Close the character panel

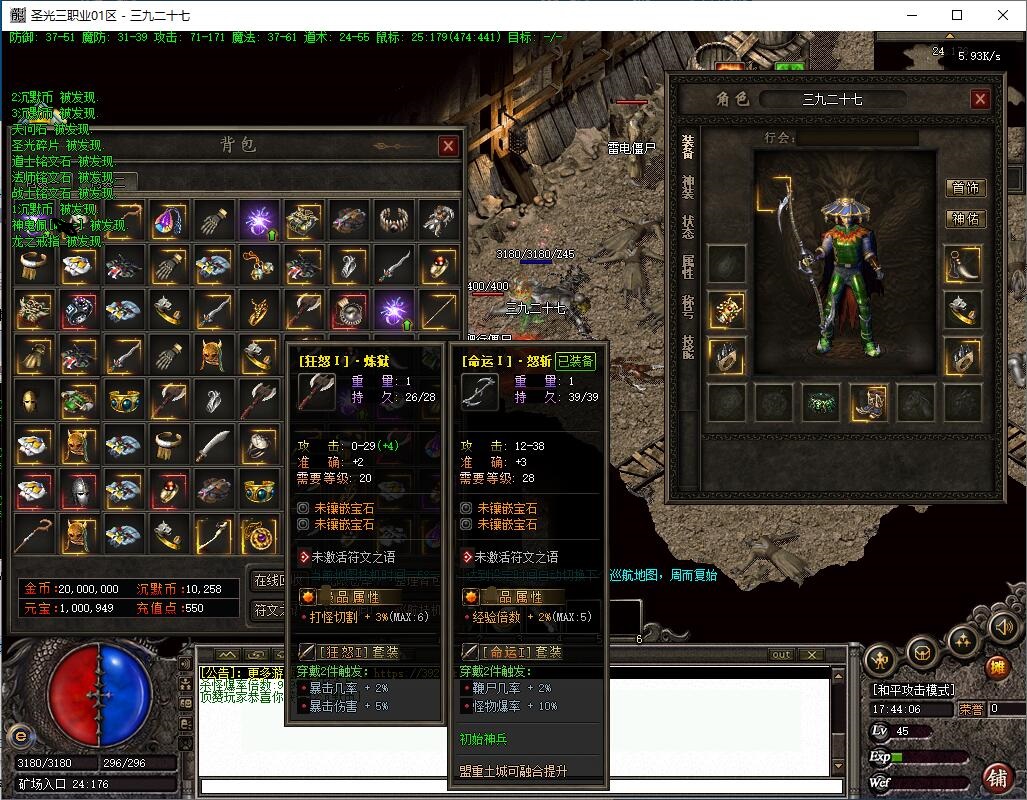pyautogui.click(x=980, y=99)
